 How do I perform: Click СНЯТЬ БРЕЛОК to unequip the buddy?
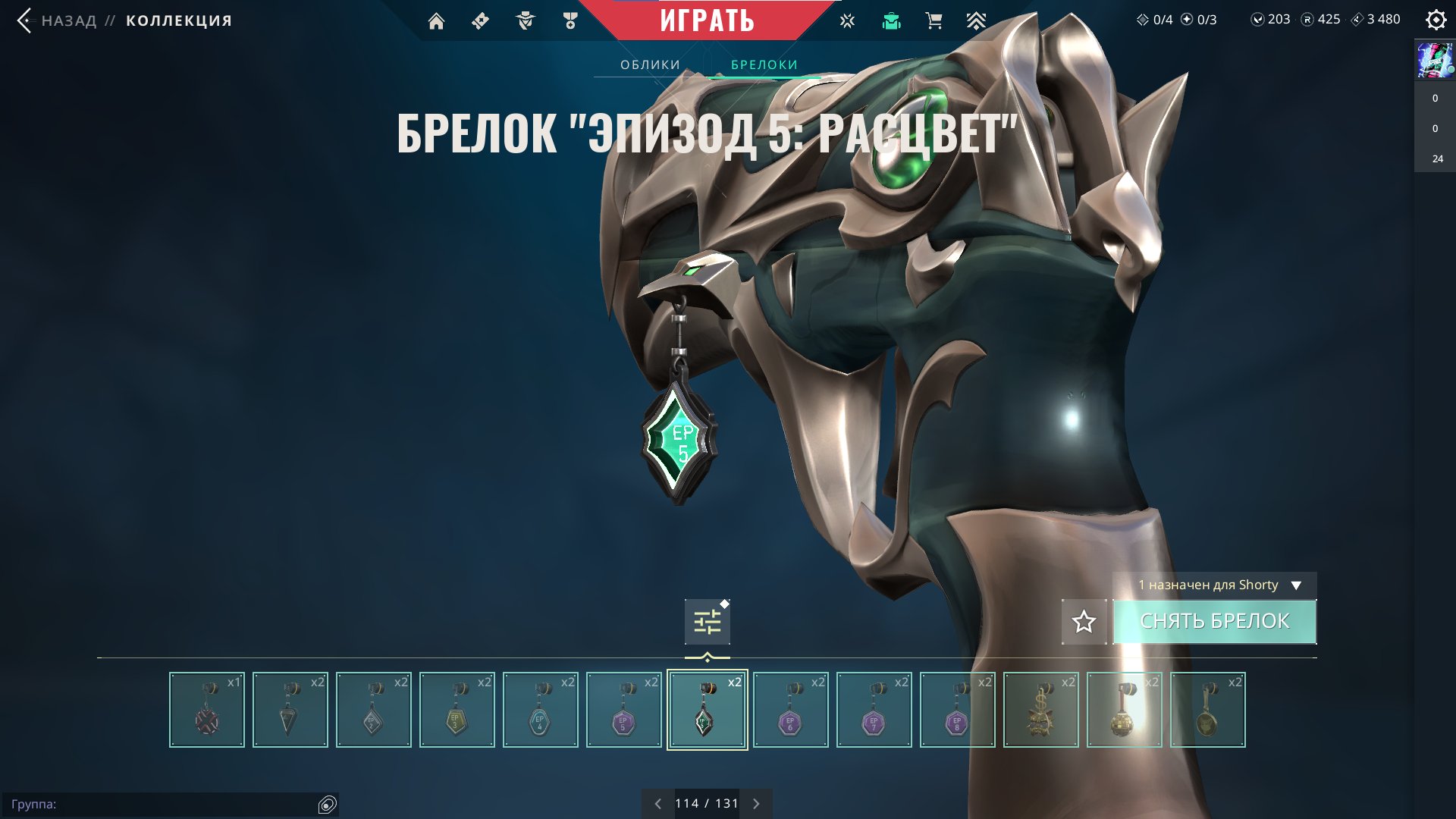[x=1214, y=621]
